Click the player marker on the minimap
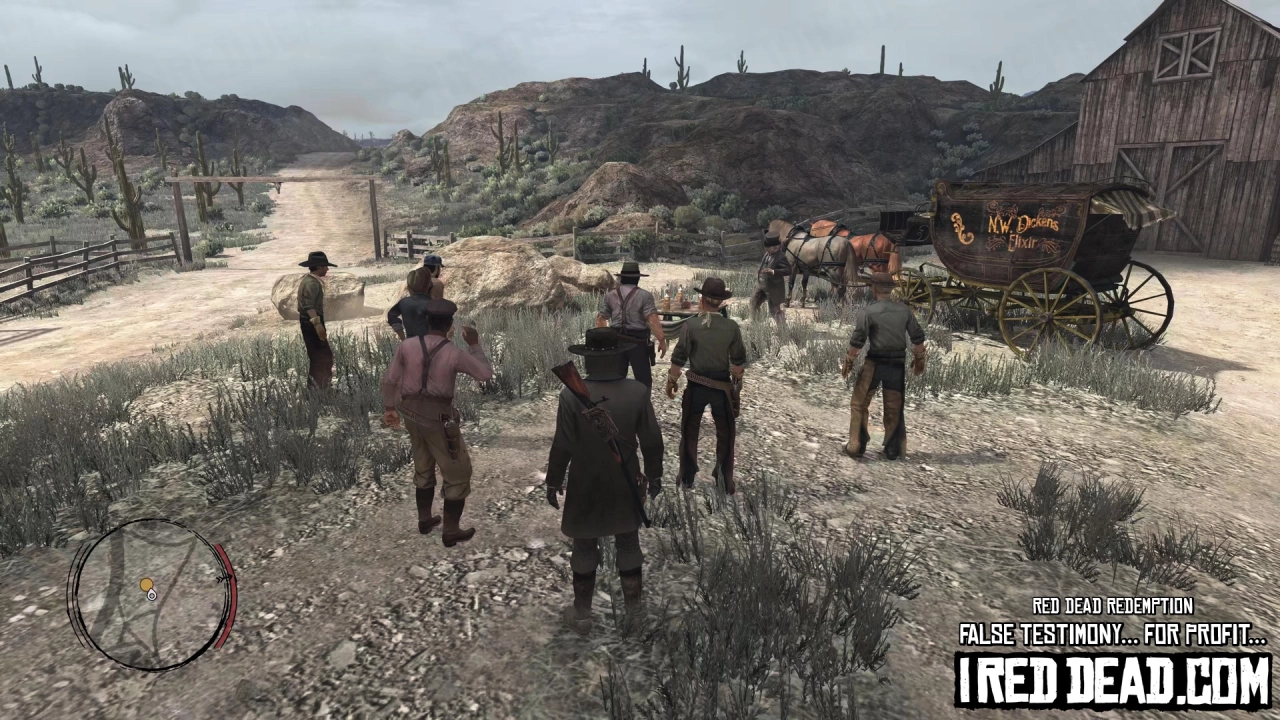 [x=152, y=596]
